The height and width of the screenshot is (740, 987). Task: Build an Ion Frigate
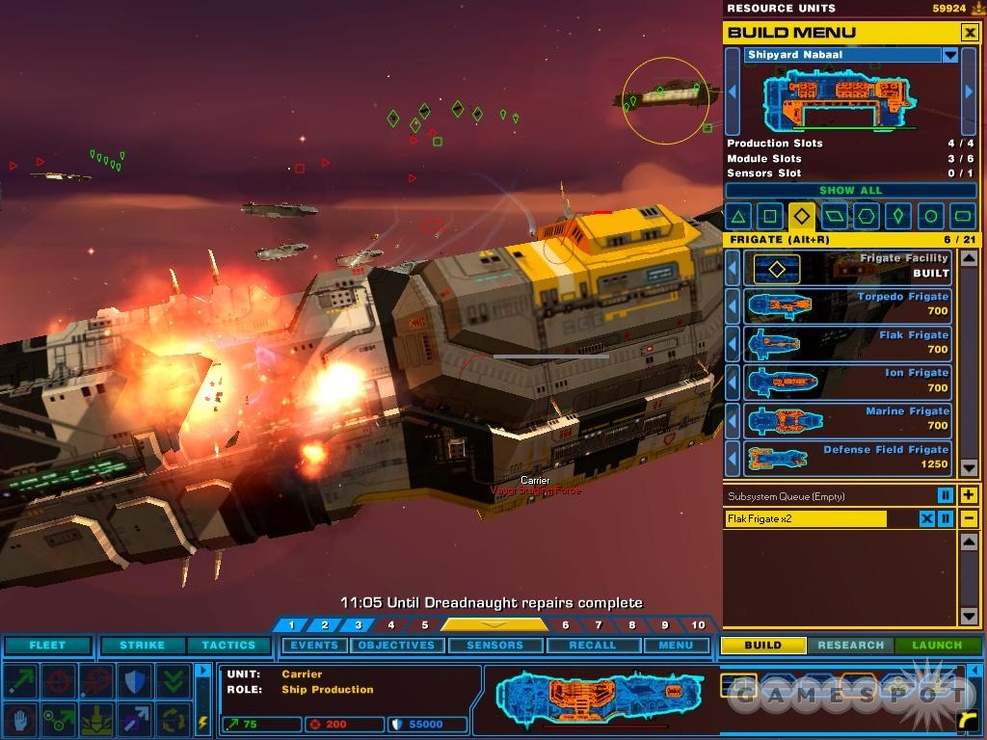pos(846,381)
